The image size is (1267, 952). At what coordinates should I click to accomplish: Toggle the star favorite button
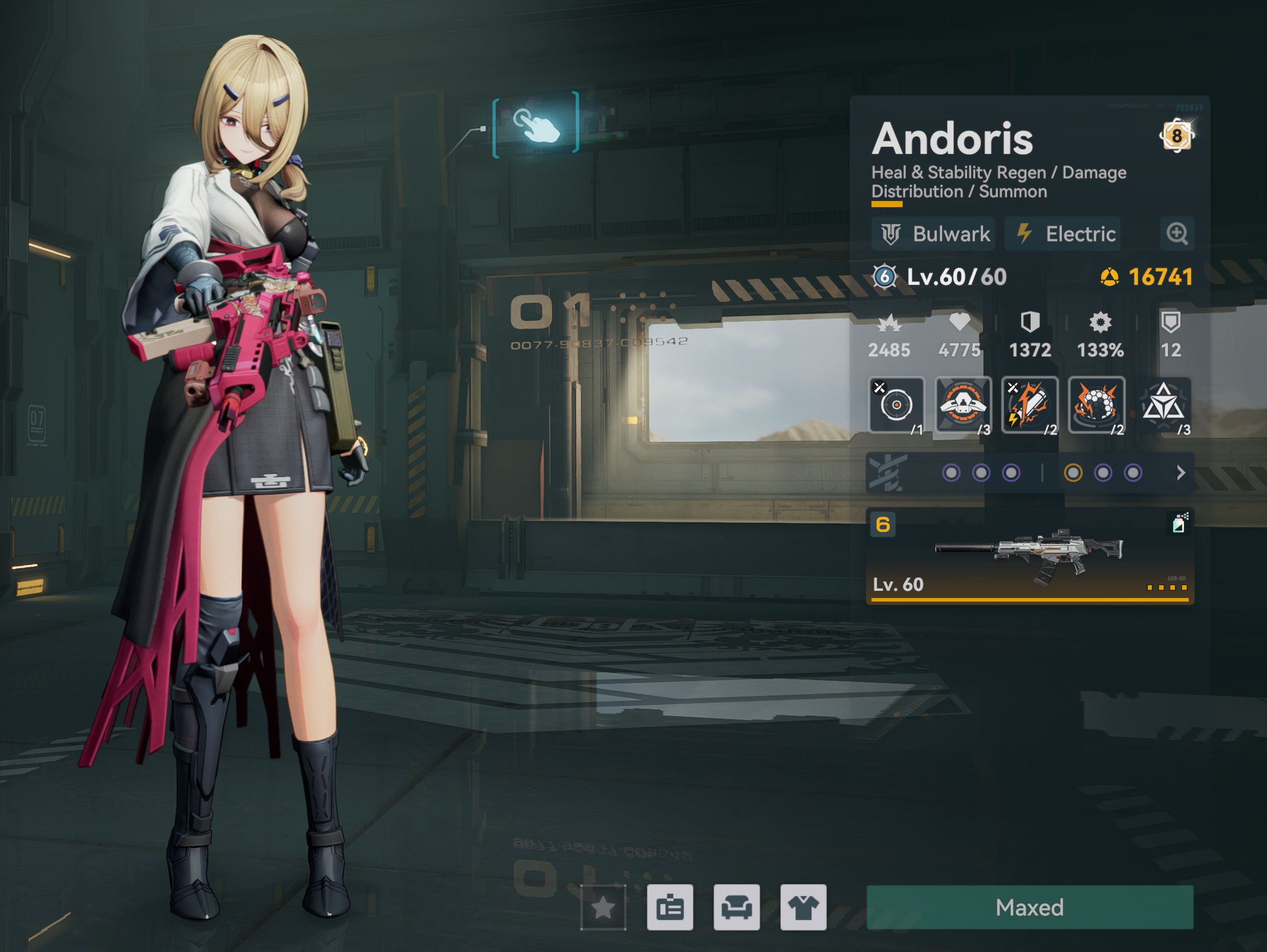(x=603, y=907)
